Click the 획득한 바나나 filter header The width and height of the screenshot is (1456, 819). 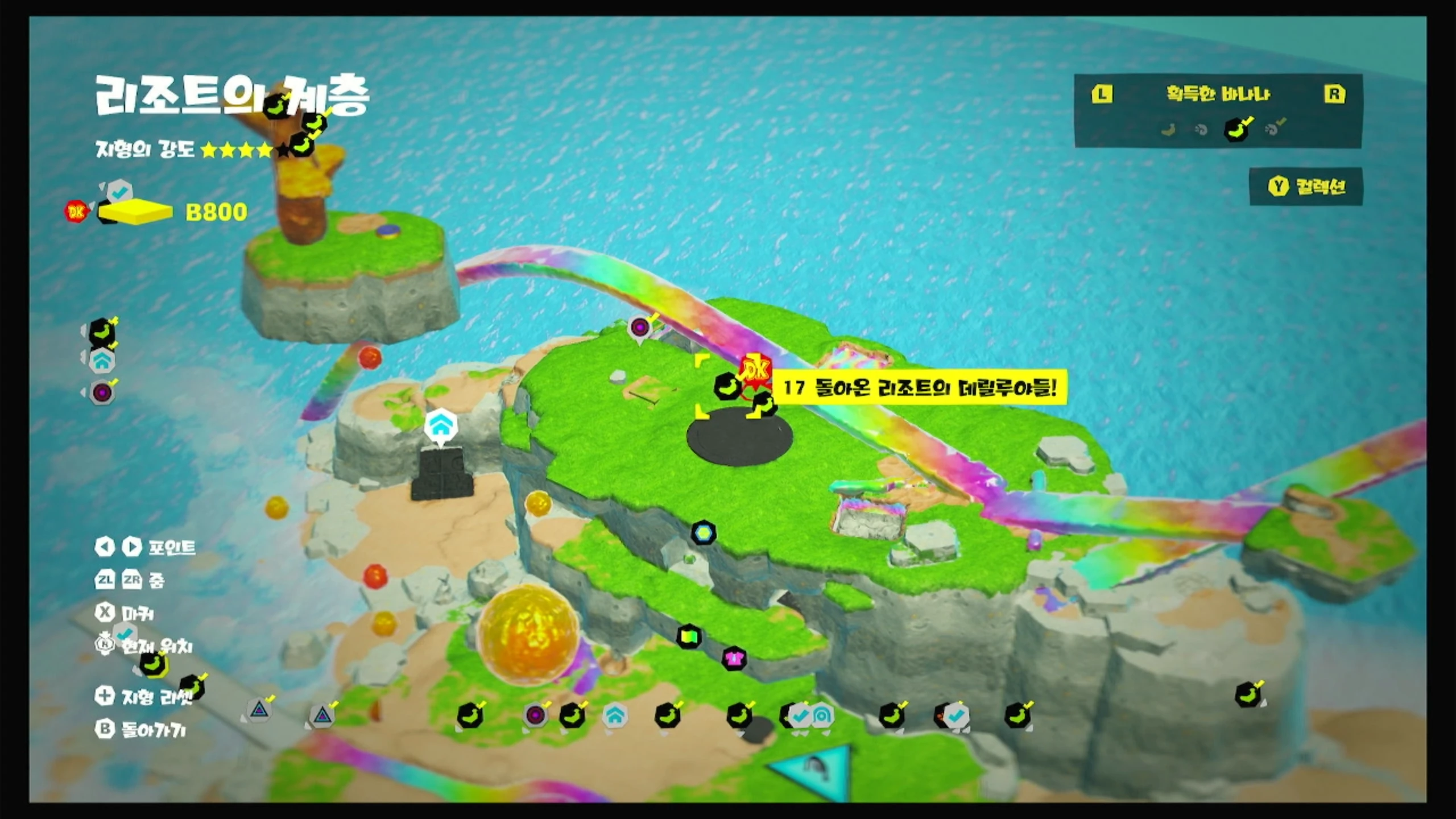click(1218, 94)
